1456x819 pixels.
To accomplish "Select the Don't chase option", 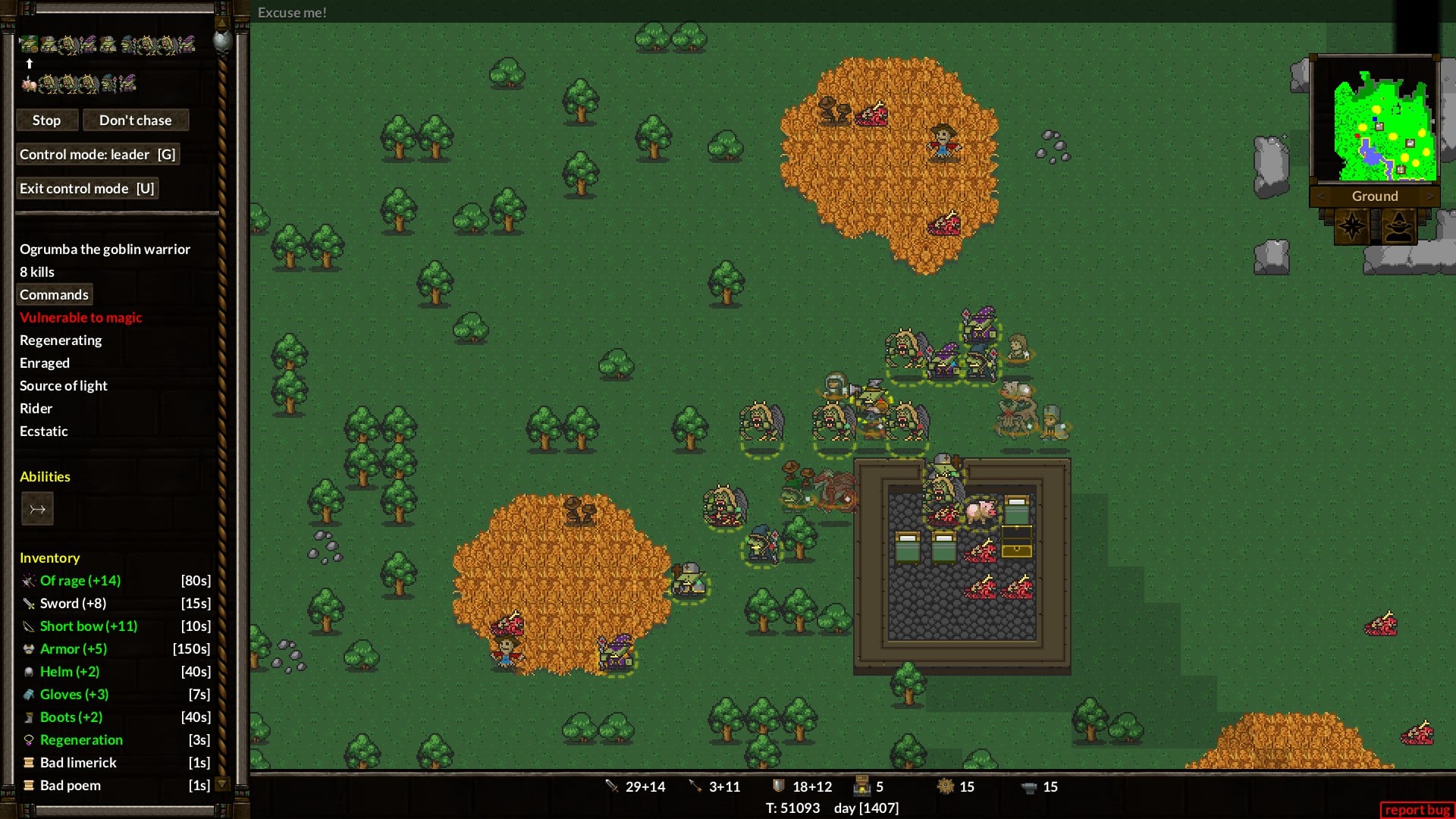I will point(135,121).
